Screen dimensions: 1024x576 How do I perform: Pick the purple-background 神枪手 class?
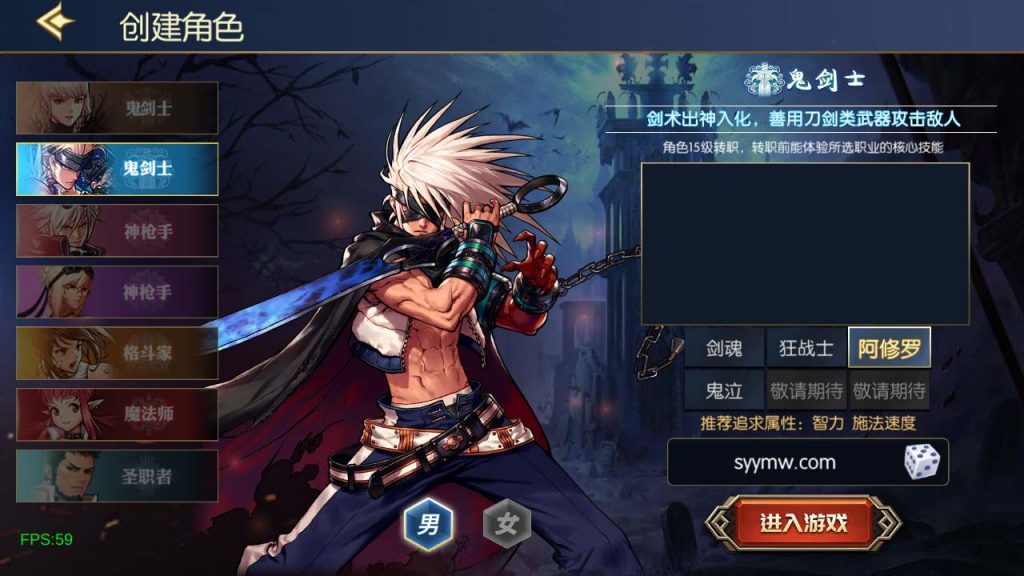click(x=117, y=291)
